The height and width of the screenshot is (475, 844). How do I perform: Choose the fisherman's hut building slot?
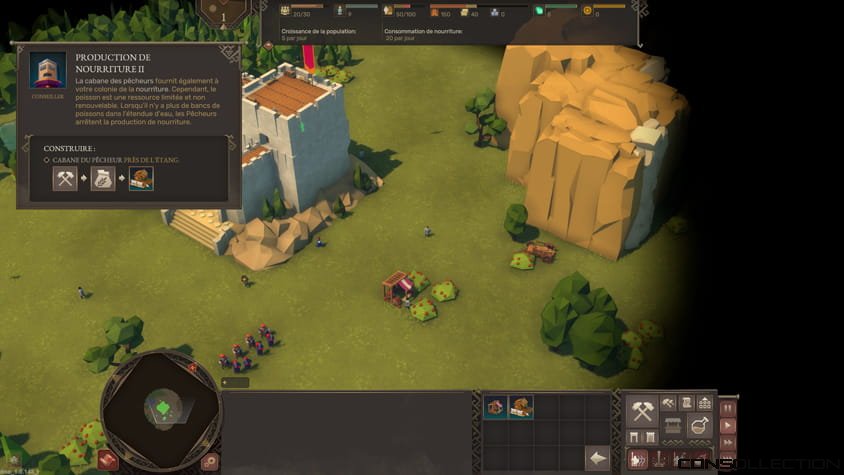coord(521,406)
